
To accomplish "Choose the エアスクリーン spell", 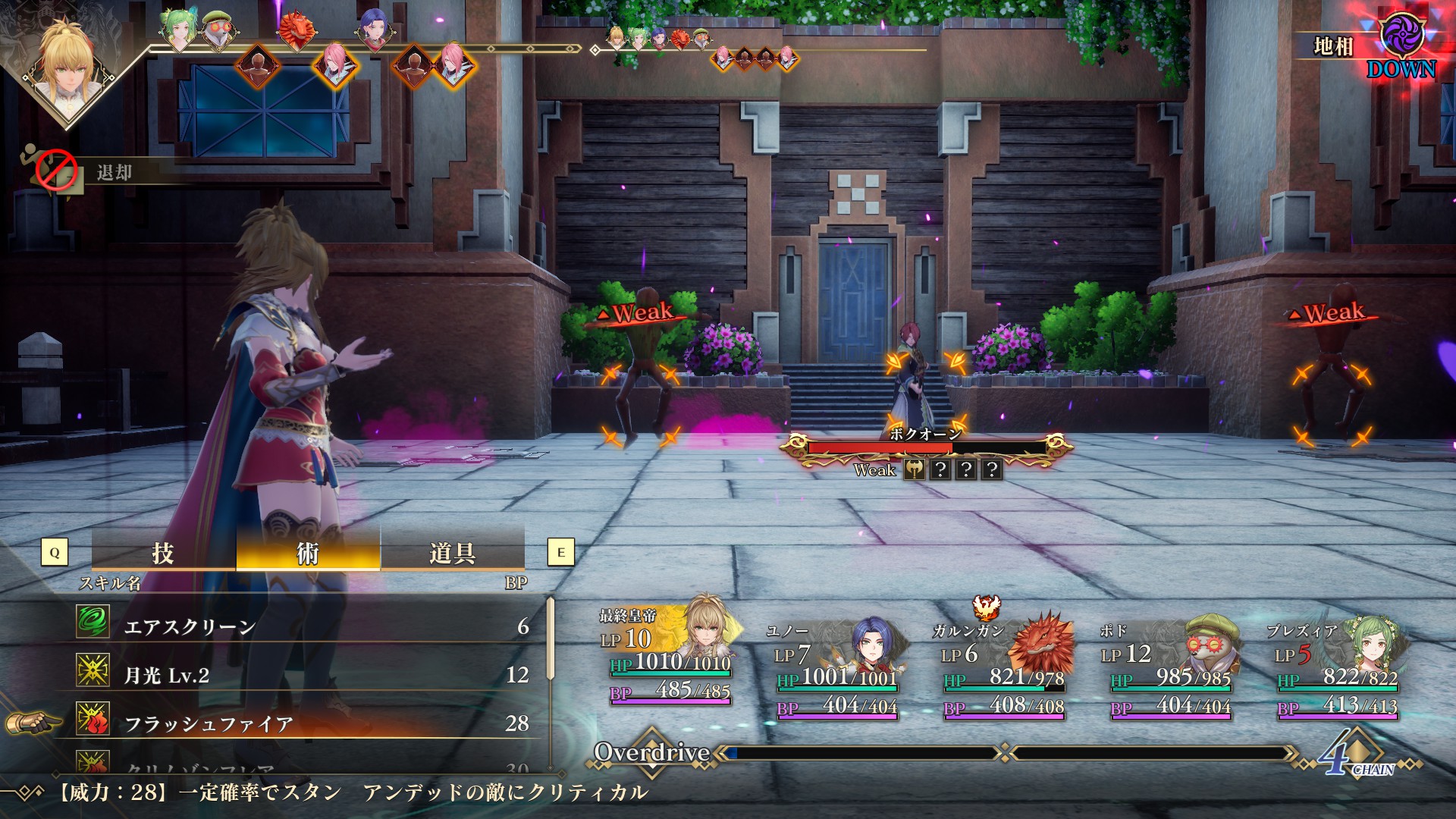I will click(x=303, y=626).
